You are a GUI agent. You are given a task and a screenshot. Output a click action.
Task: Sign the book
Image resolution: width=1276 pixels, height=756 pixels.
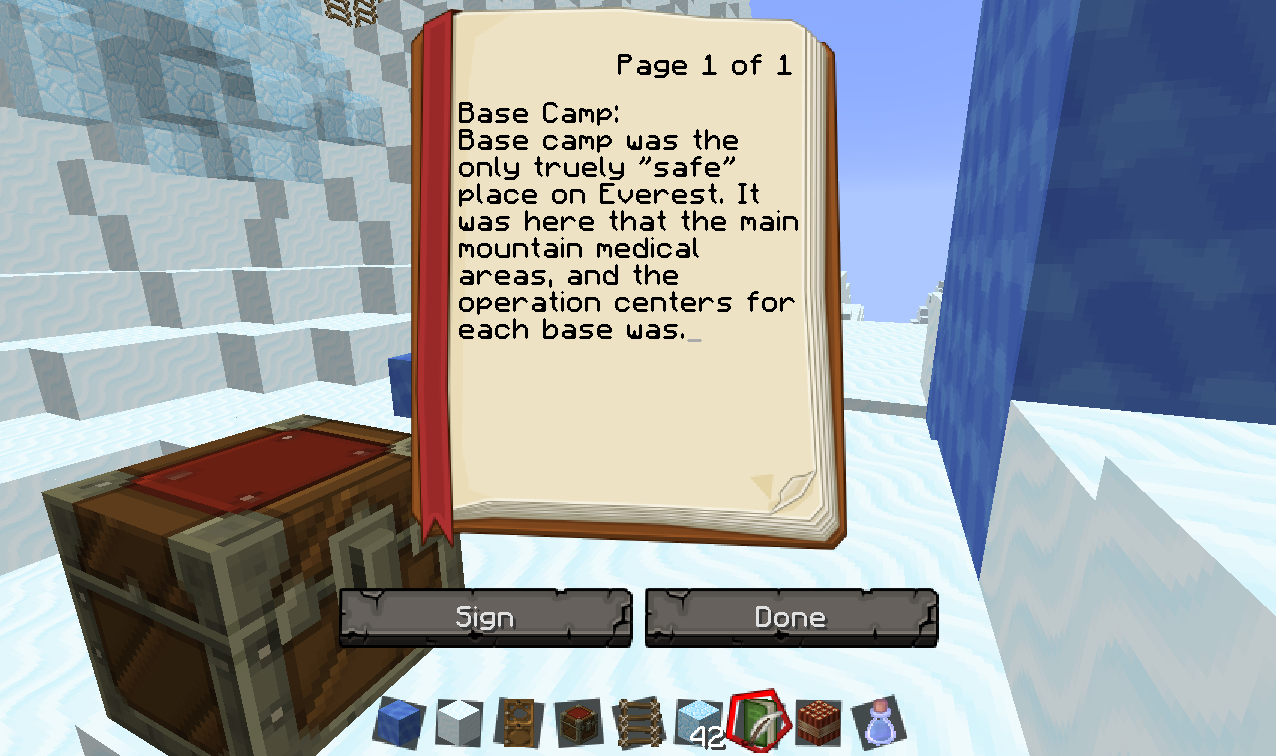(485, 618)
